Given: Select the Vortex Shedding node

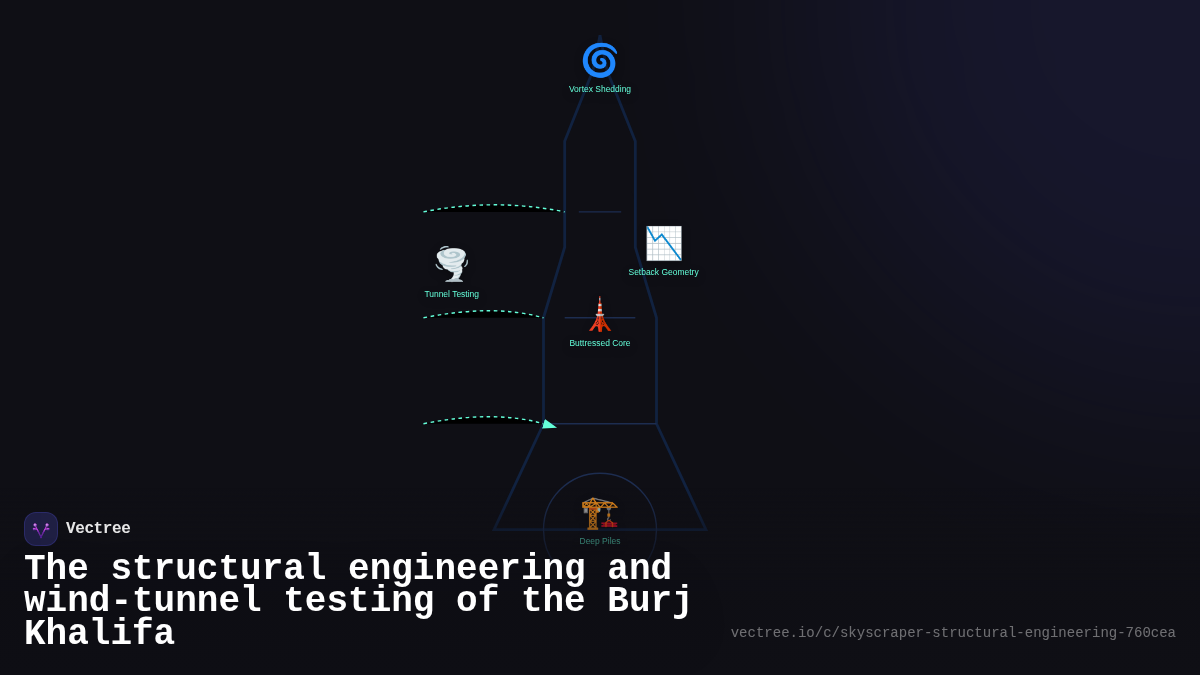Looking at the screenshot, I should coord(600,62).
